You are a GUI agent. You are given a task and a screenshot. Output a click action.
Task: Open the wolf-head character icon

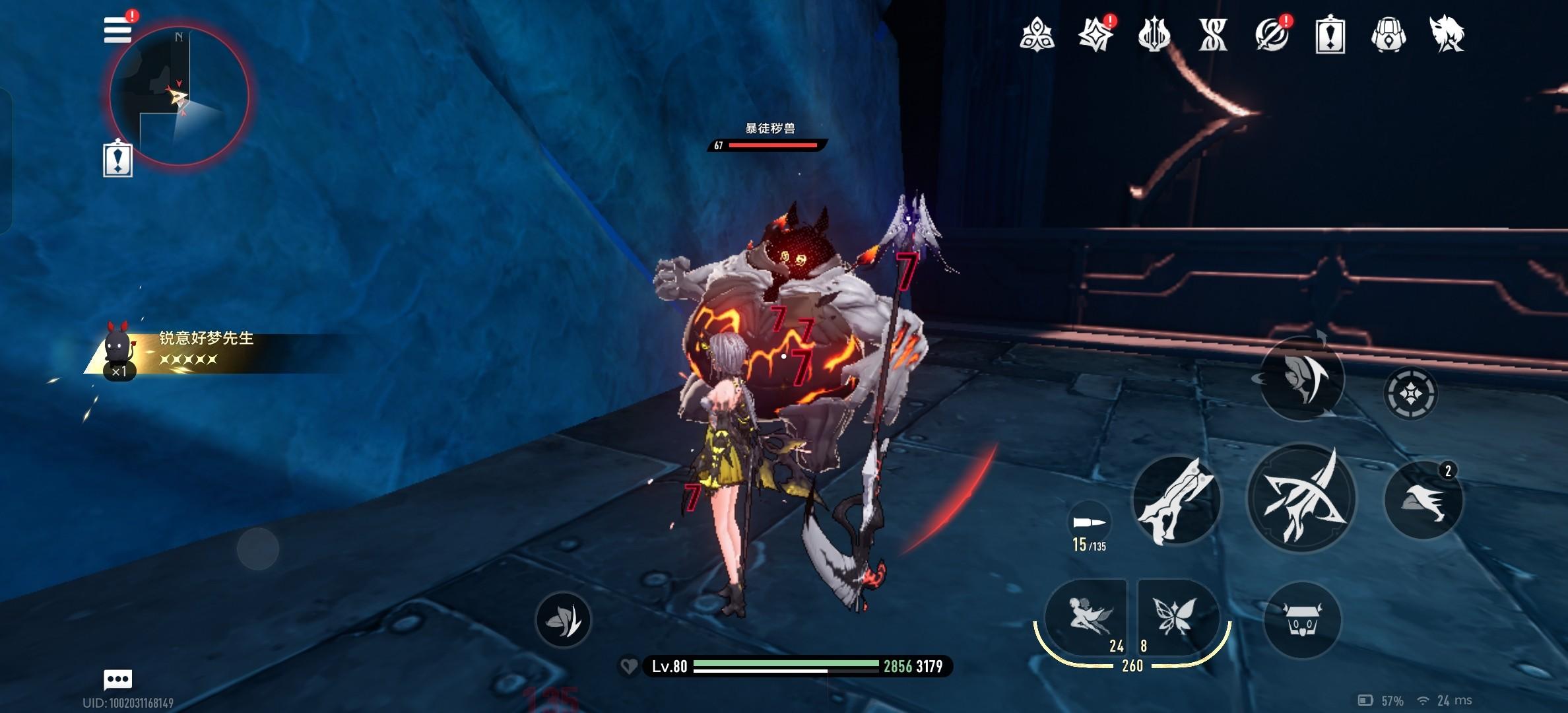click(x=1447, y=34)
